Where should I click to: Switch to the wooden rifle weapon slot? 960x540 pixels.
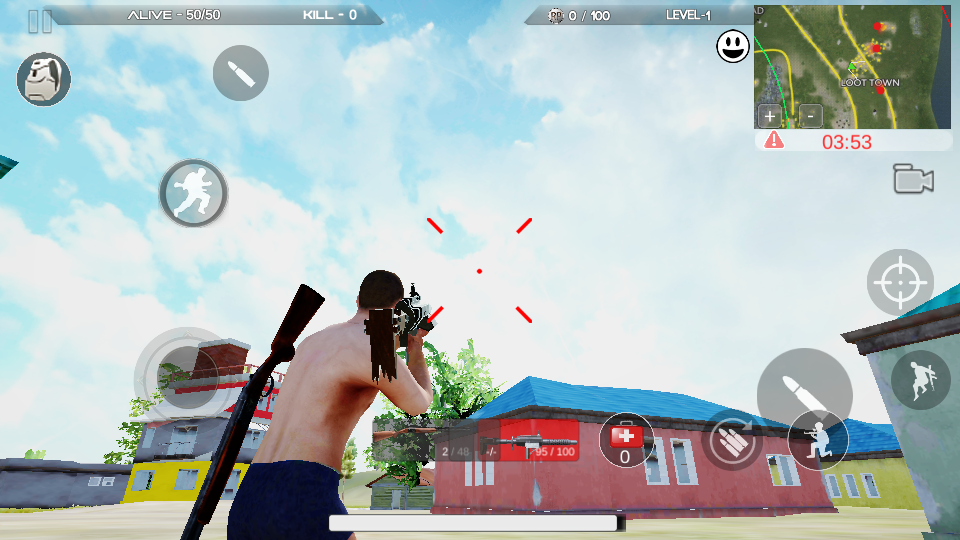point(408,438)
